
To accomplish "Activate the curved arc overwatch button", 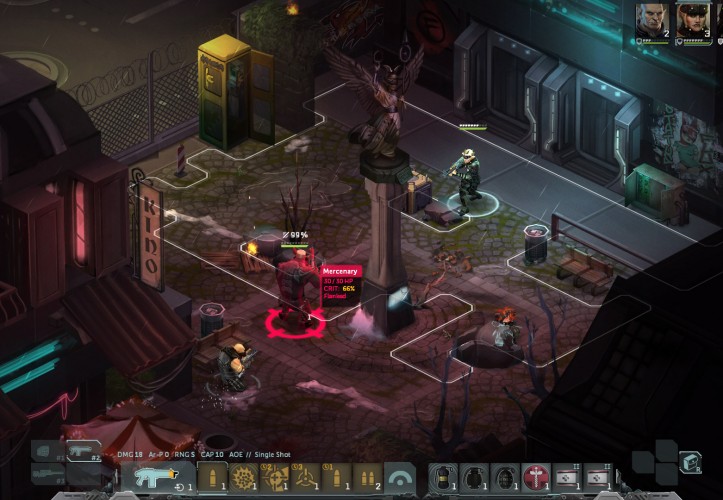I will coord(400,478).
